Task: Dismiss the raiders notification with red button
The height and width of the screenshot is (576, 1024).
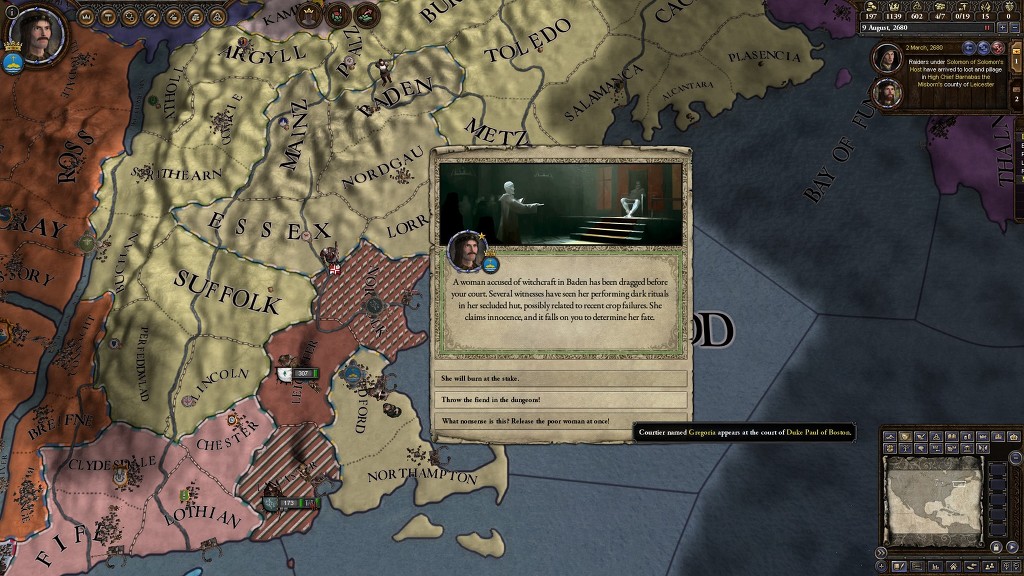Action: [997, 47]
